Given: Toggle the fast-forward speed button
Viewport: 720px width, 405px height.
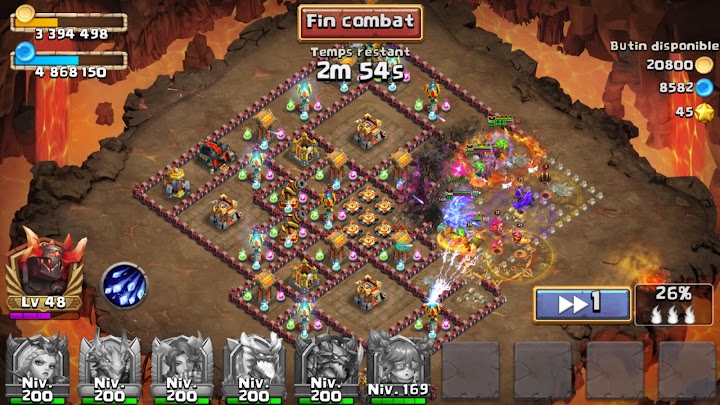Looking at the screenshot, I should point(581,304).
